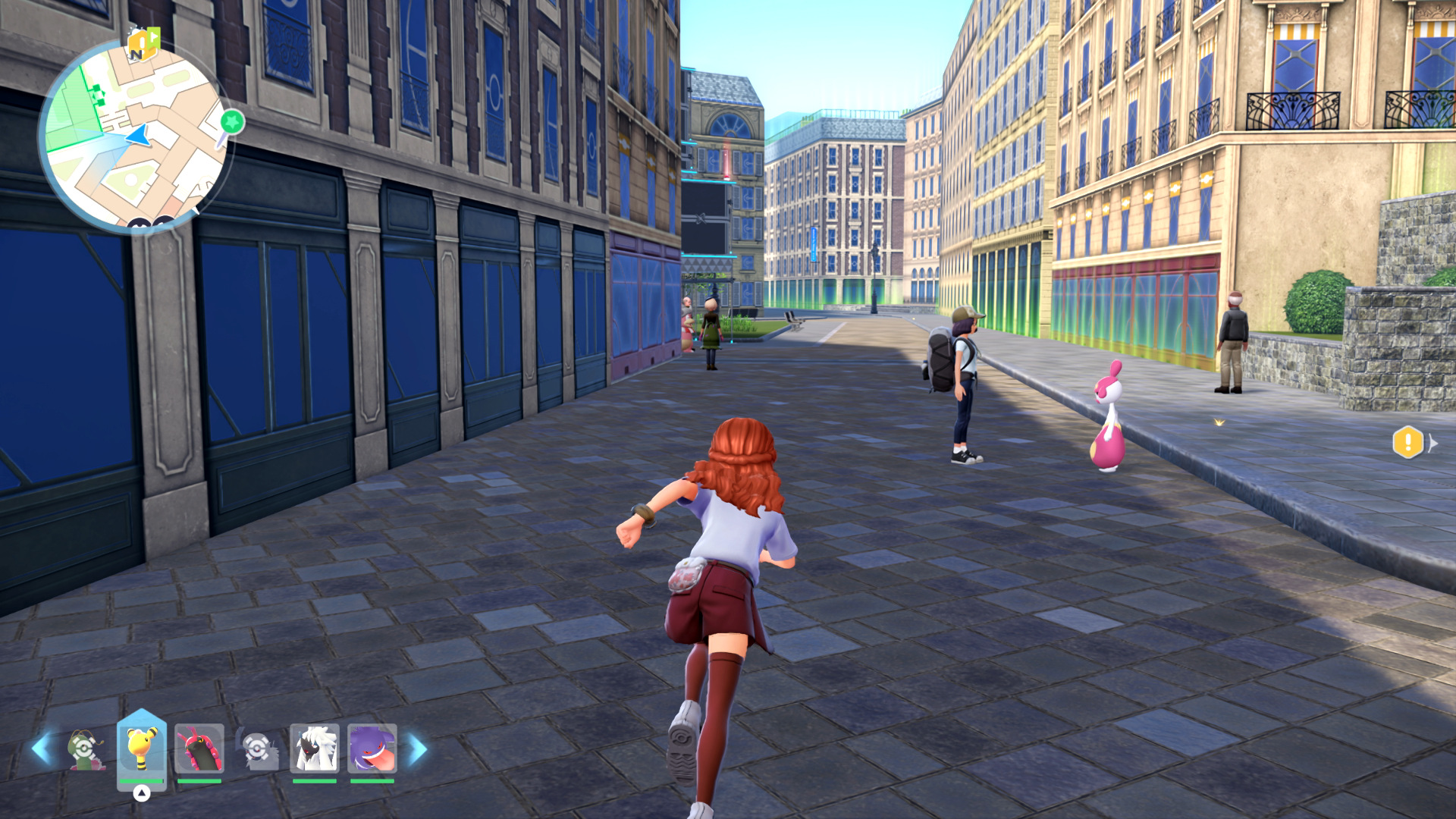Click the yellow north compass marker

tap(142, 45)
